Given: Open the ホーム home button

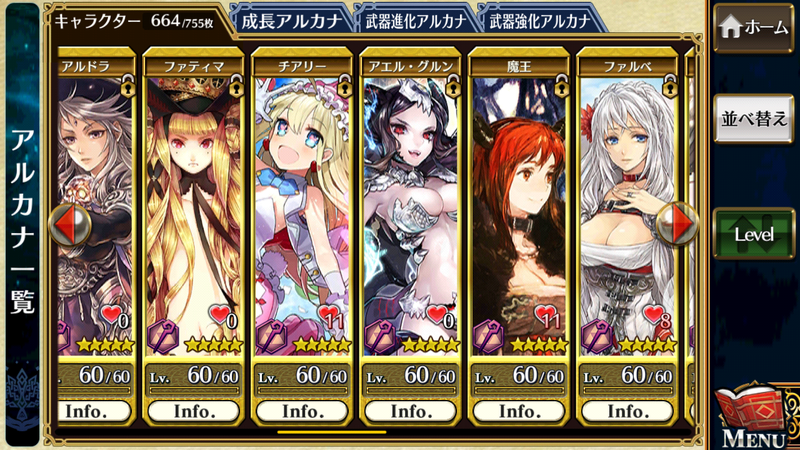Looking at the screenshot, I should (x=753, y=29).
